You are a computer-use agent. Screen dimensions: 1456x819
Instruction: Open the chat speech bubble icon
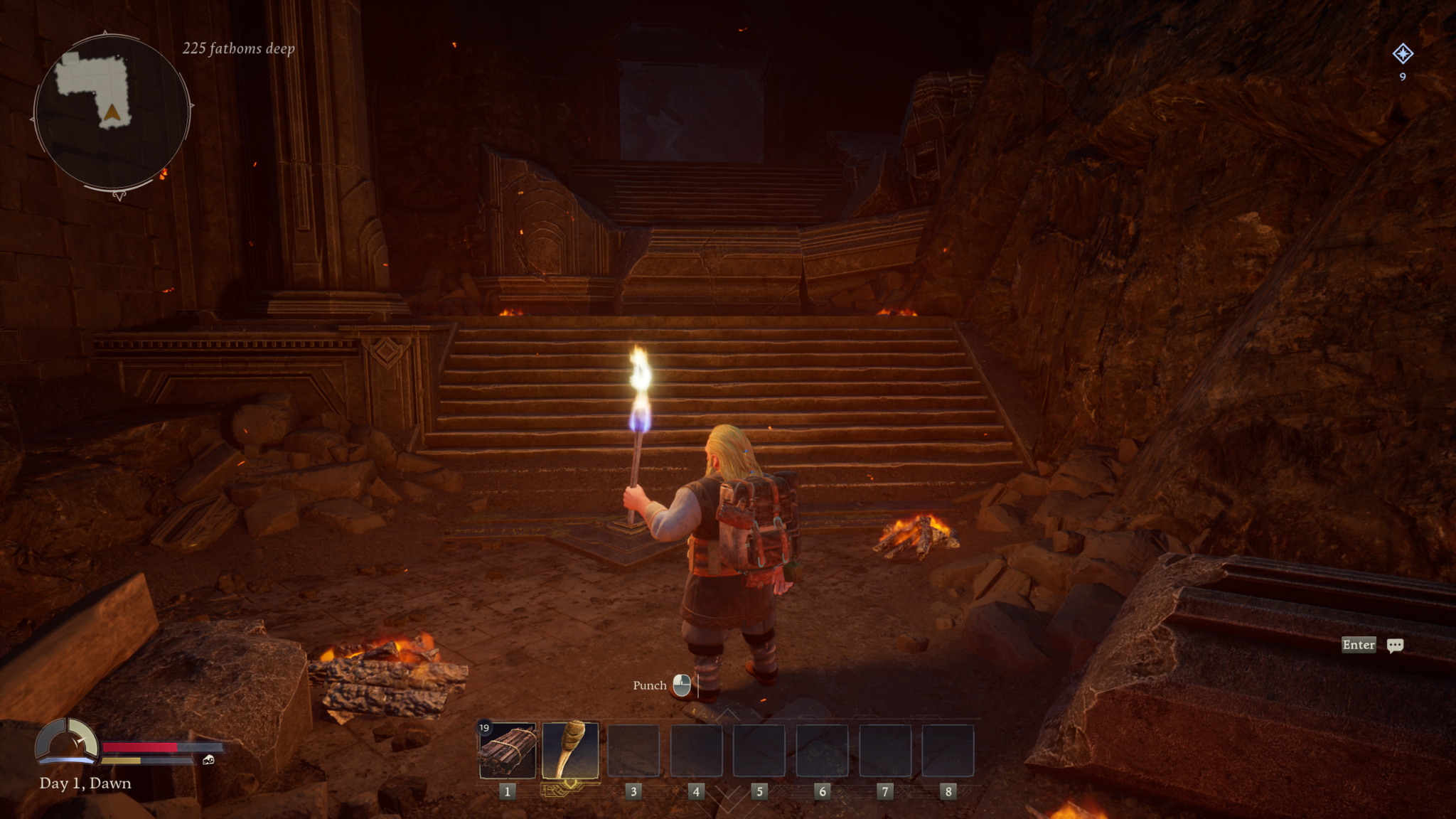tap(1395, 645)
